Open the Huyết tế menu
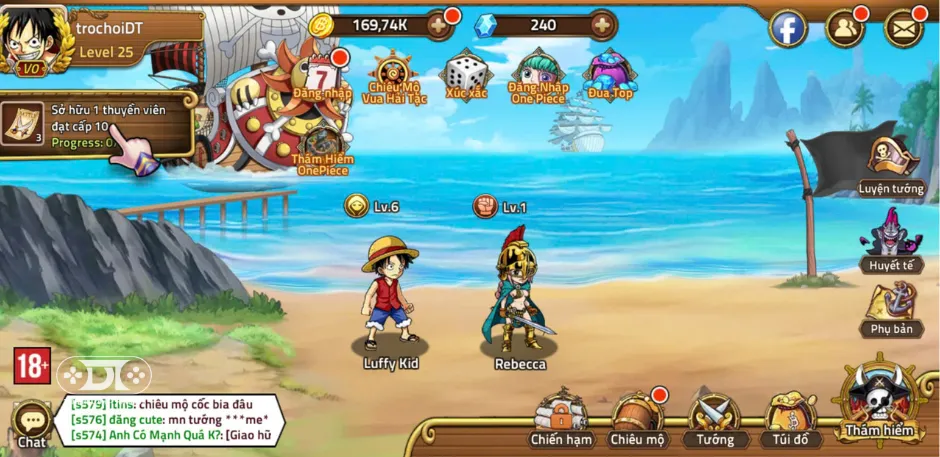The height and width of the screenshot is (457, 940). pyautogui.click(x=890, y=243)
